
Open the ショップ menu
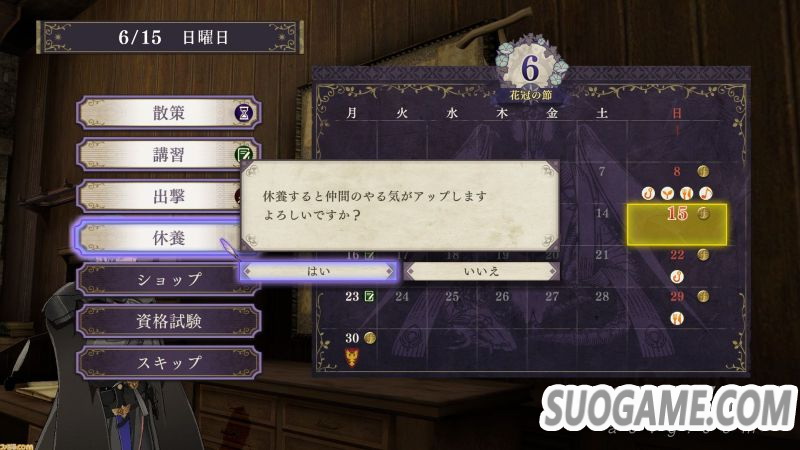tap(168, 279)
